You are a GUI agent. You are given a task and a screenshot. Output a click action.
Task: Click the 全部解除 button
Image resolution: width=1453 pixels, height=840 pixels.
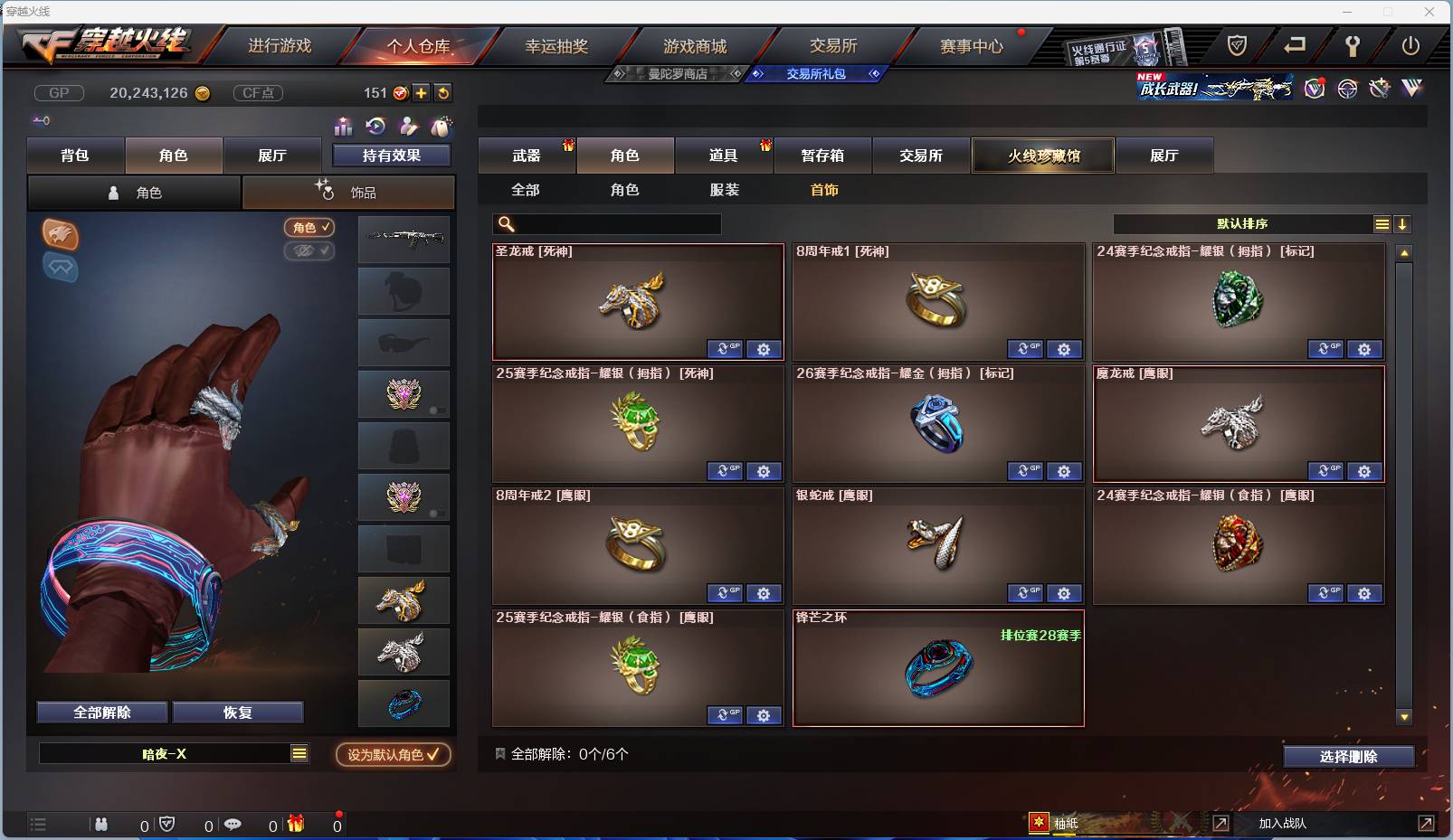pyautogui.click(x=101, y=712)
